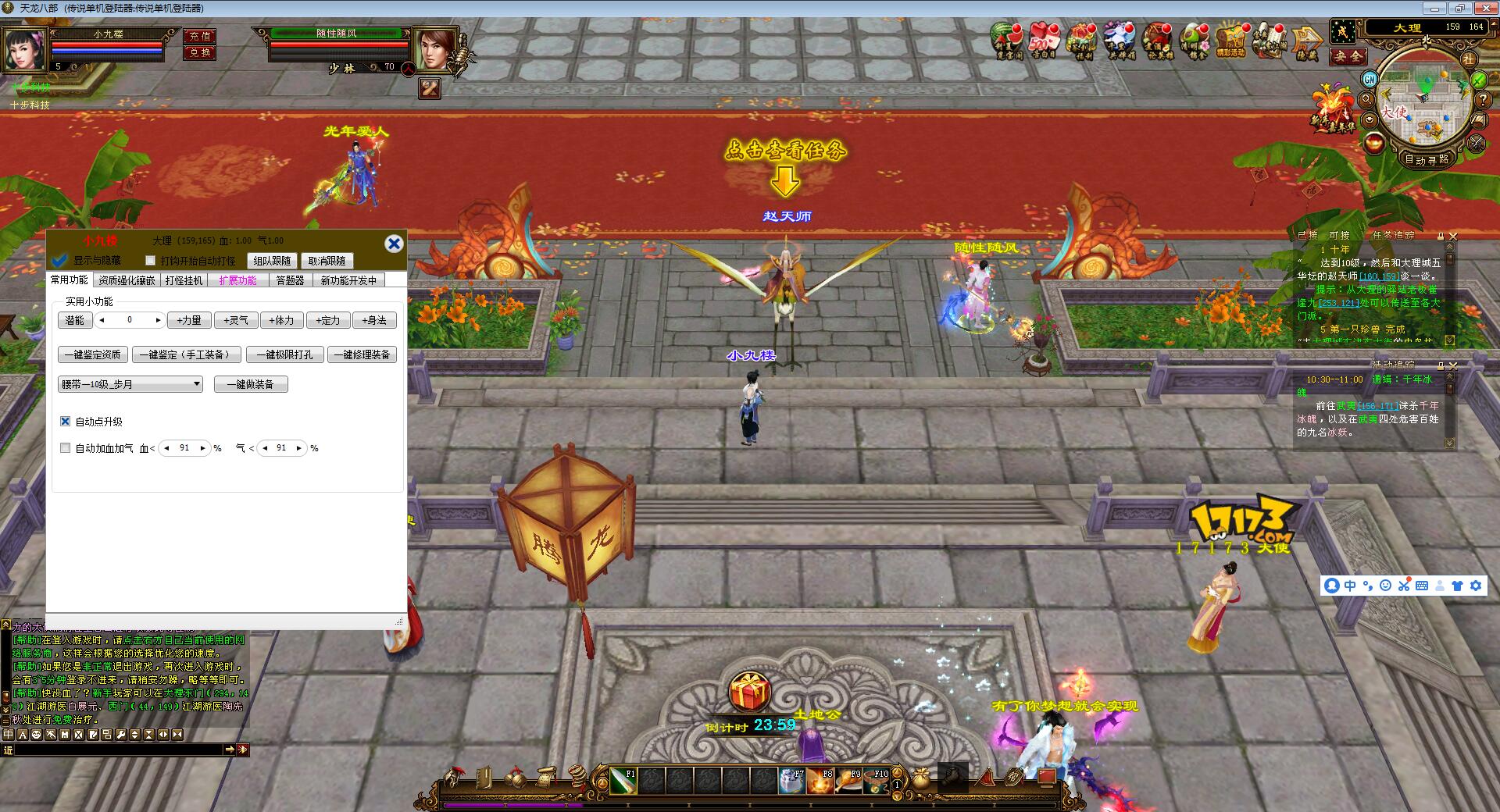Click the 自动寻路 auto-pathfinding button under minimap
The height and width of the screenshot is (812, 1500).
click(x=1427, y=161)
